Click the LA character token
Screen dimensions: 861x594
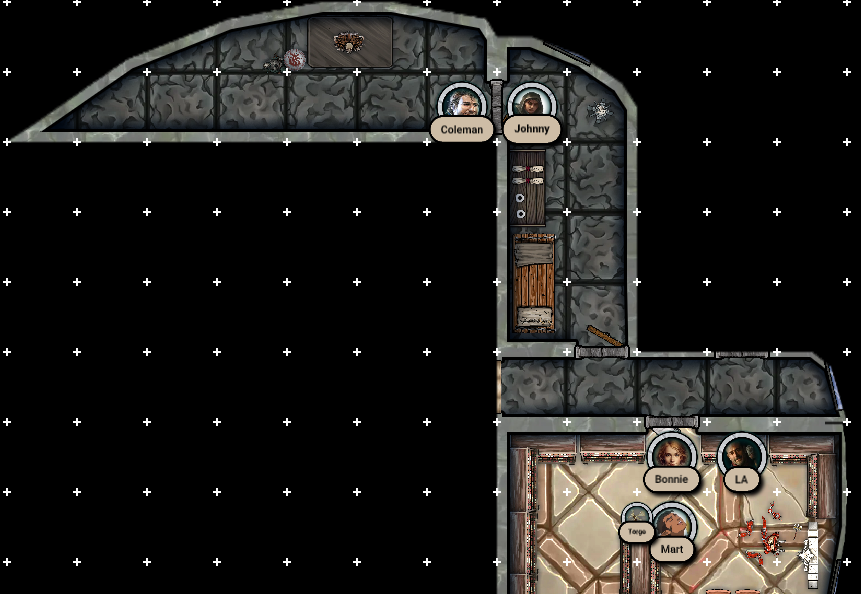click(741, 455)
